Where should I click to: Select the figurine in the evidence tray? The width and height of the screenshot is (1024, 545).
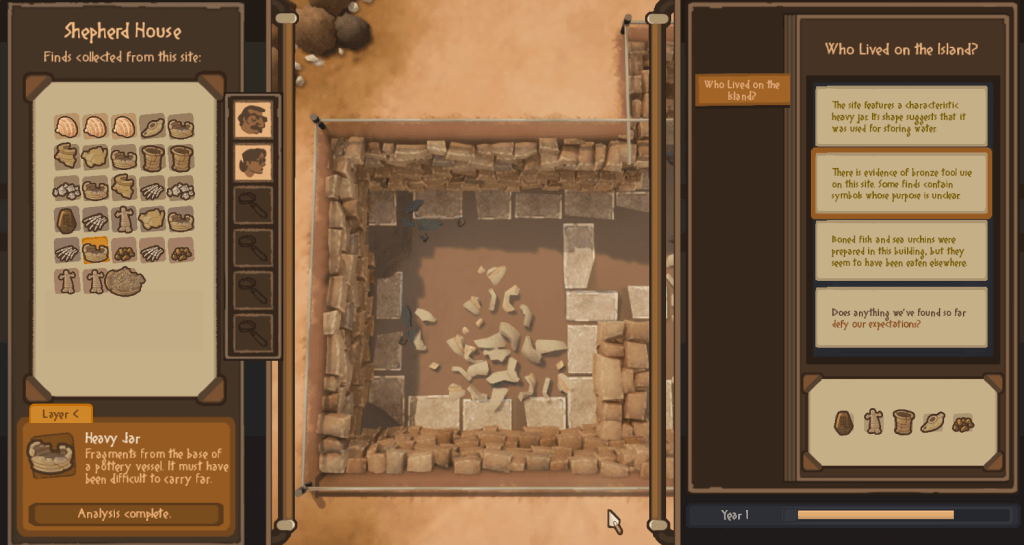tap(874, 422)
